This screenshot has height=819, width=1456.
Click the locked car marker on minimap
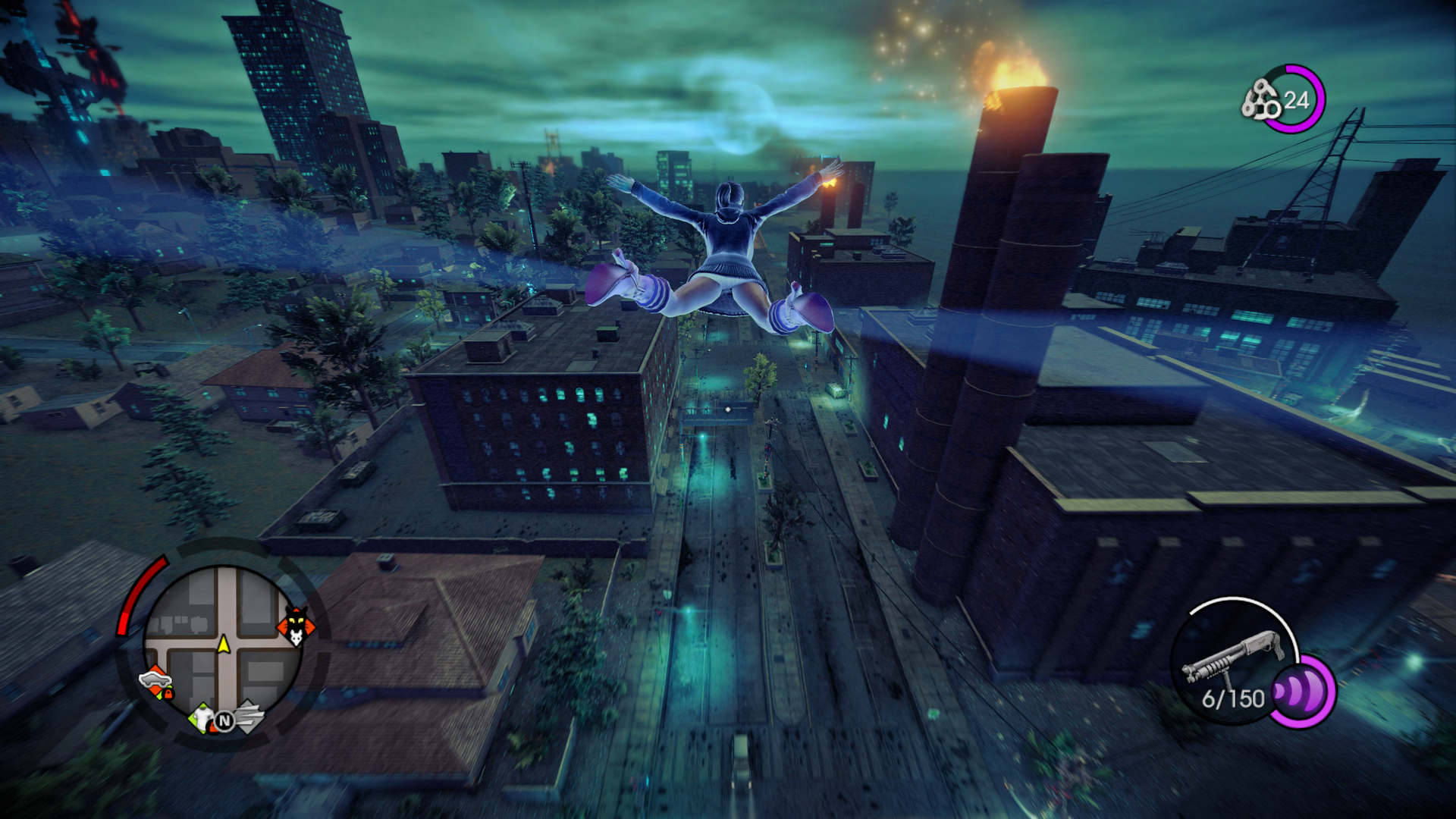156,681
